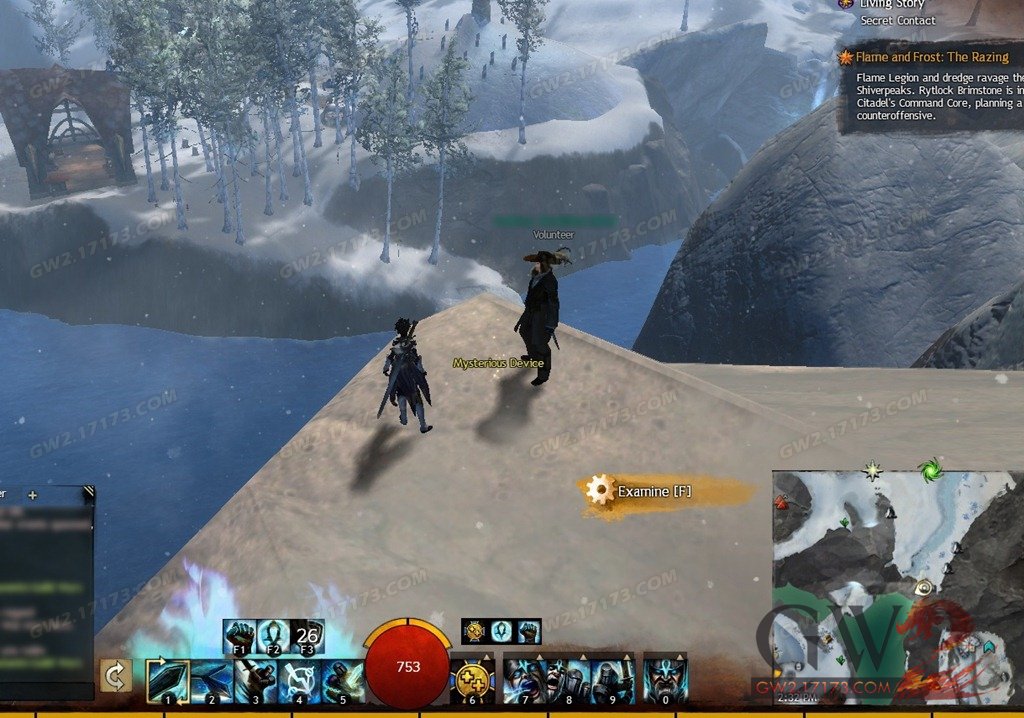Click the white star icon above minimap
1024x718 pixels.
874,469
